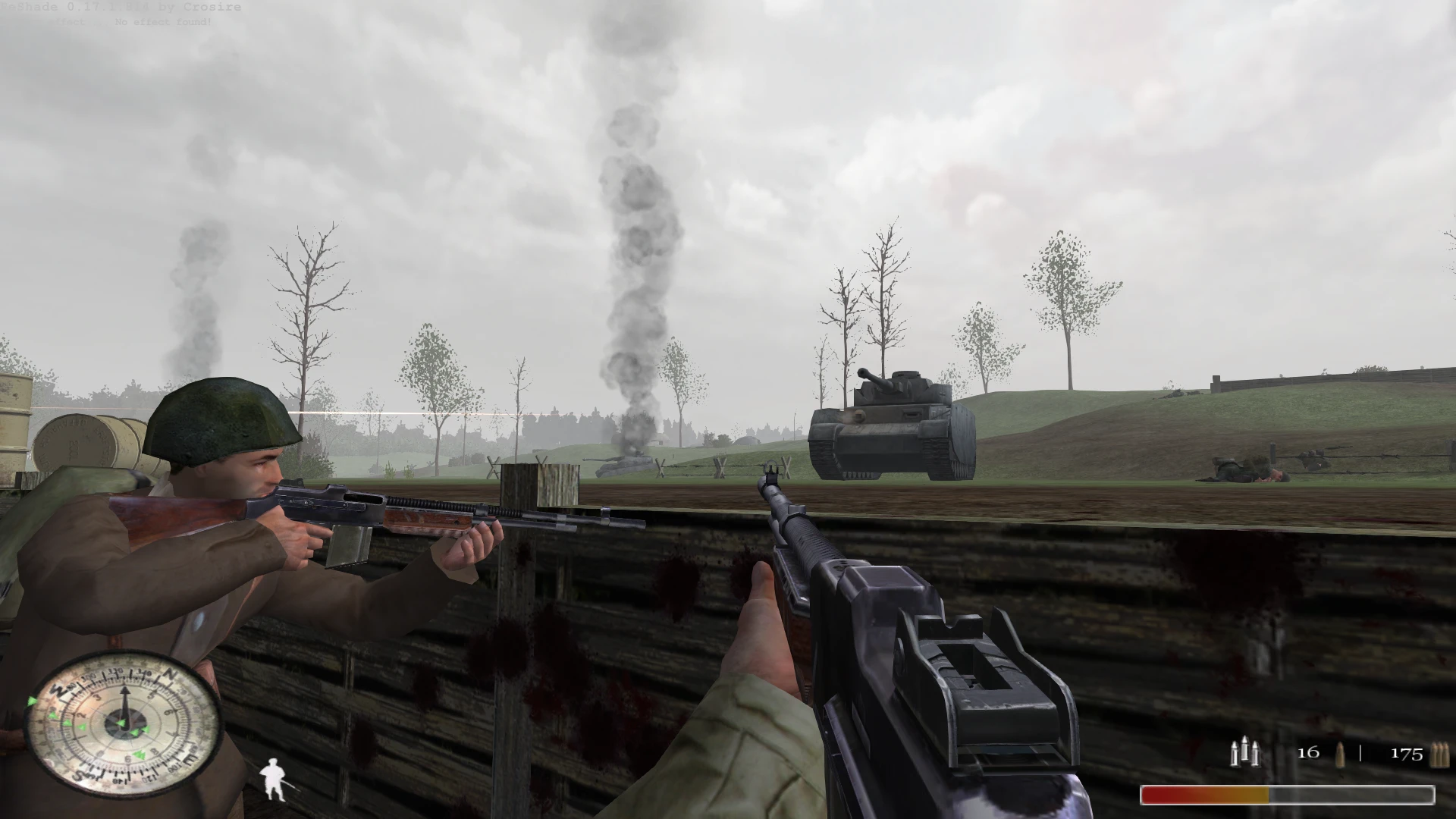Click the single rifle round icon beside 16
The height and width of the screenshot is (819, 1456).
pos(1339,755)
